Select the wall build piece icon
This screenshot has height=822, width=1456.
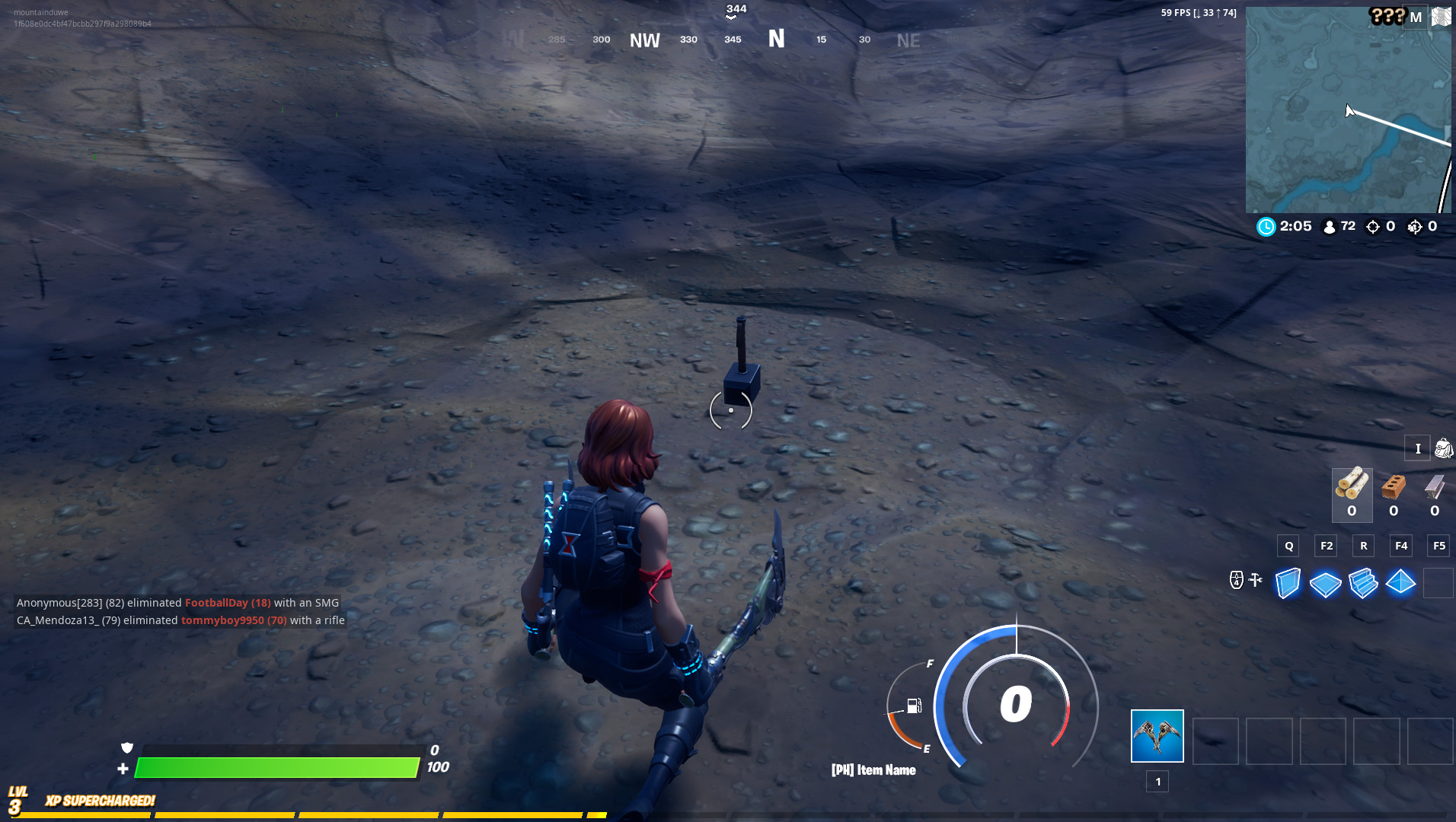point(1288,583)
